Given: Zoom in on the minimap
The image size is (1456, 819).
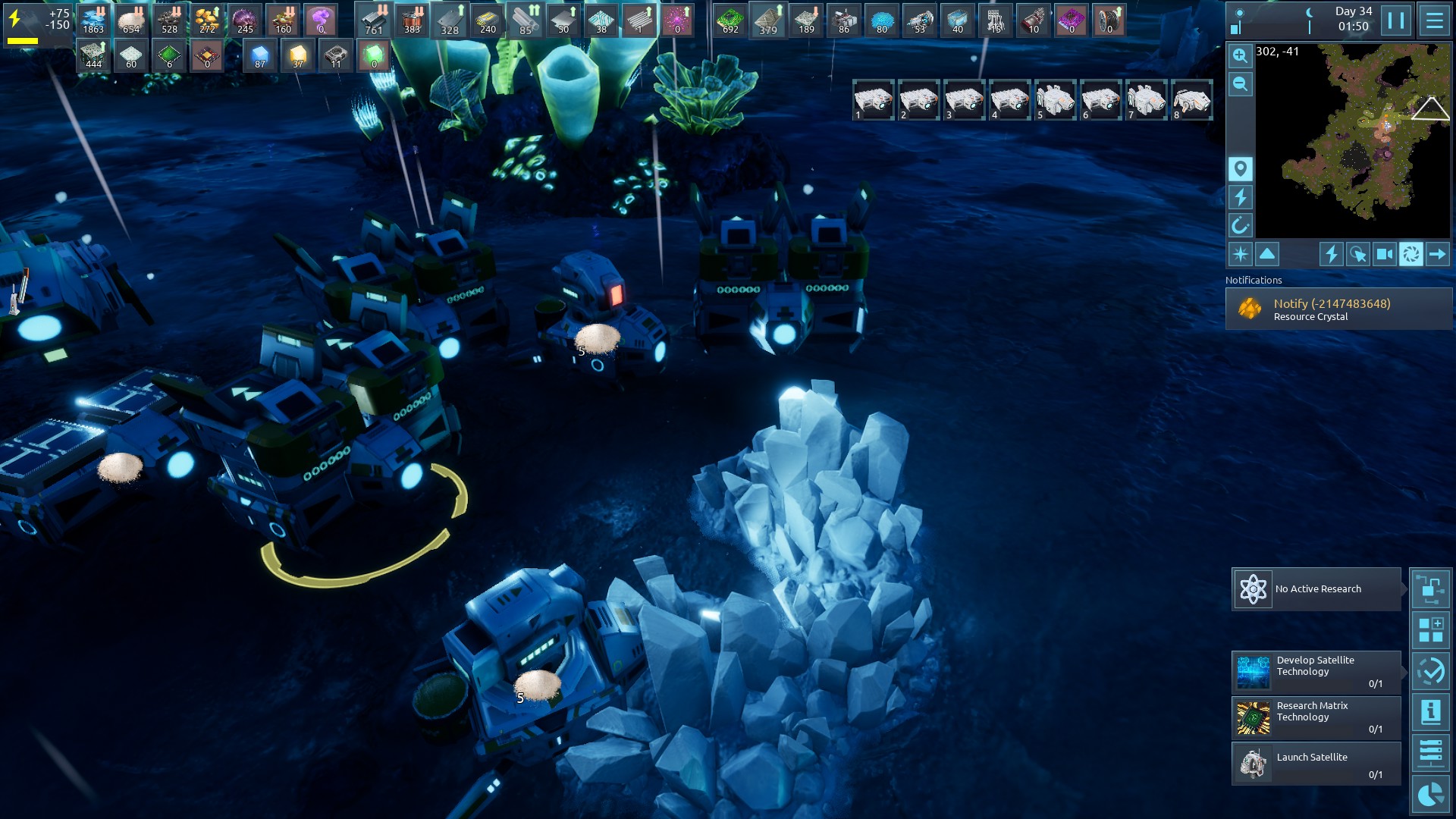Looking at the screenshot, I should 1240,55.
